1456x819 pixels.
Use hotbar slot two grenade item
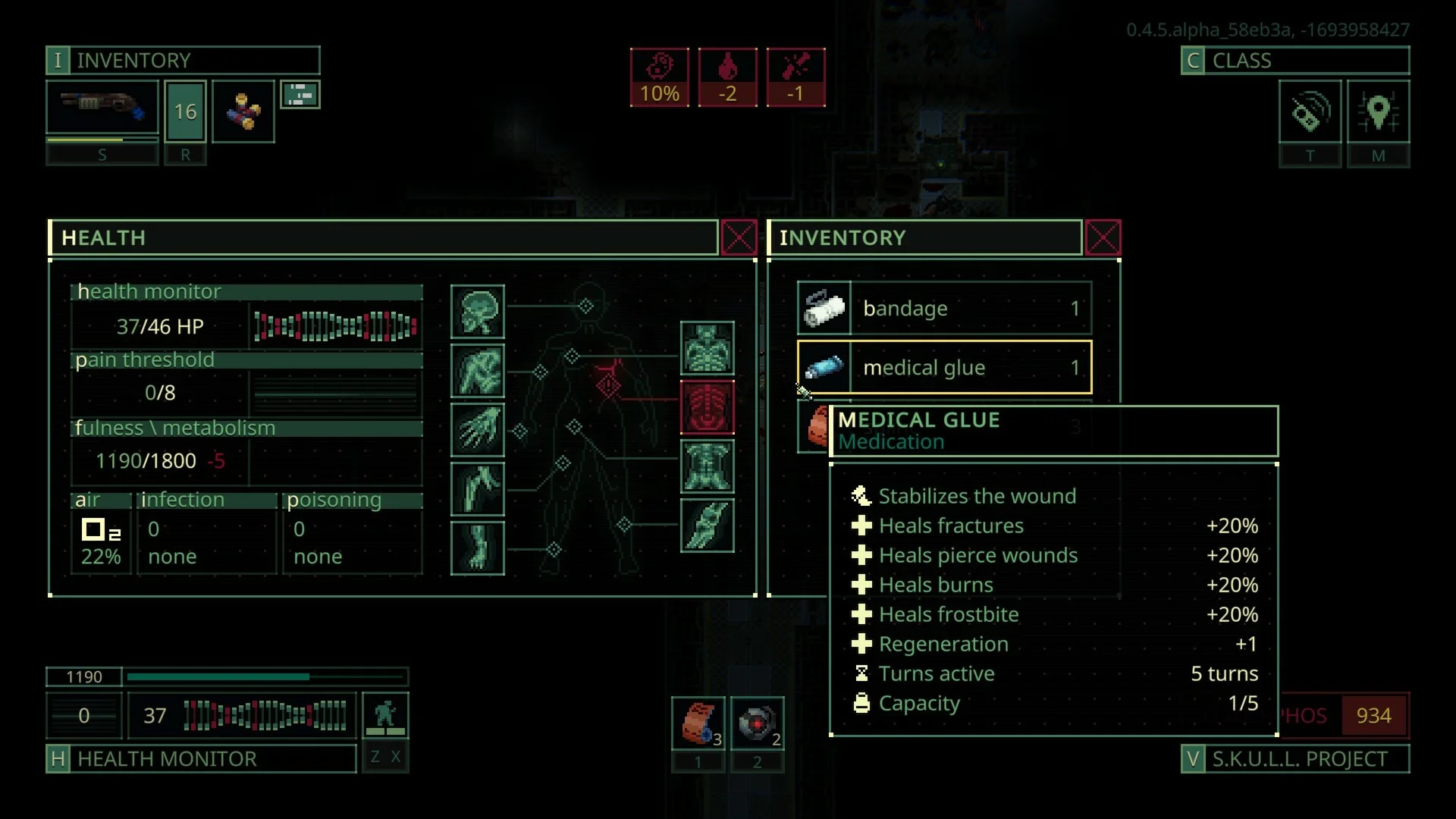(x=757, y=723)
